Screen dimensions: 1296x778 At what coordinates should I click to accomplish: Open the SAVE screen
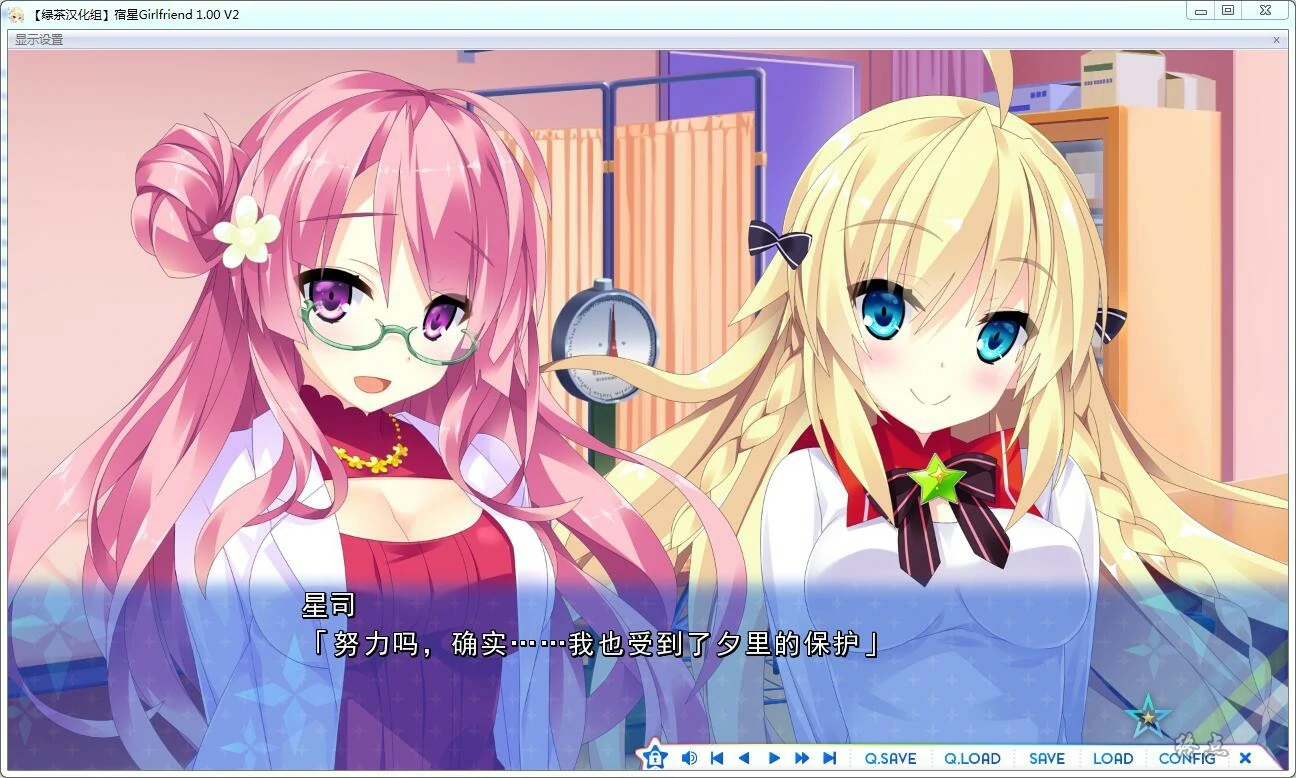point(1046,757)
